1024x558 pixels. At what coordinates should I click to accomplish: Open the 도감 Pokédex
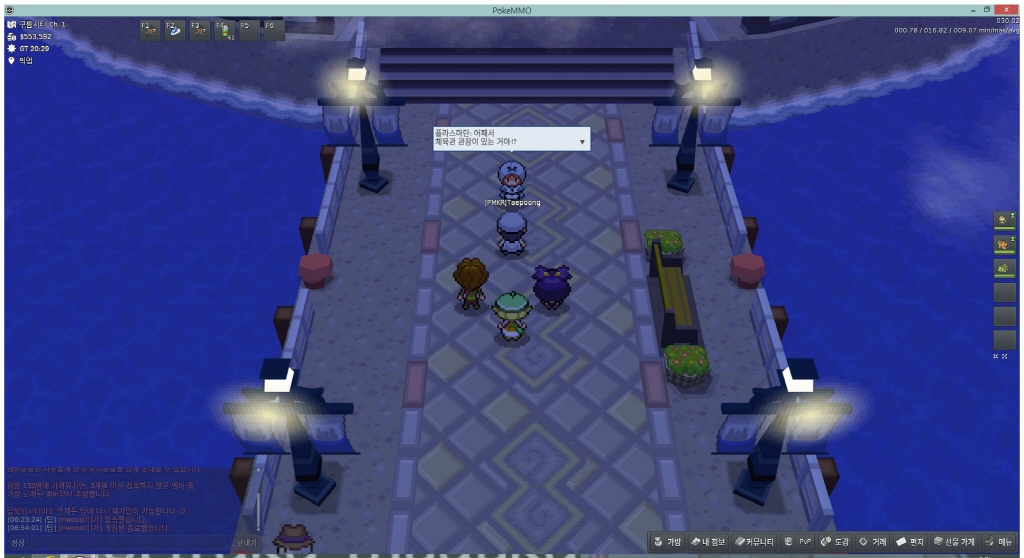coord(834,542)
